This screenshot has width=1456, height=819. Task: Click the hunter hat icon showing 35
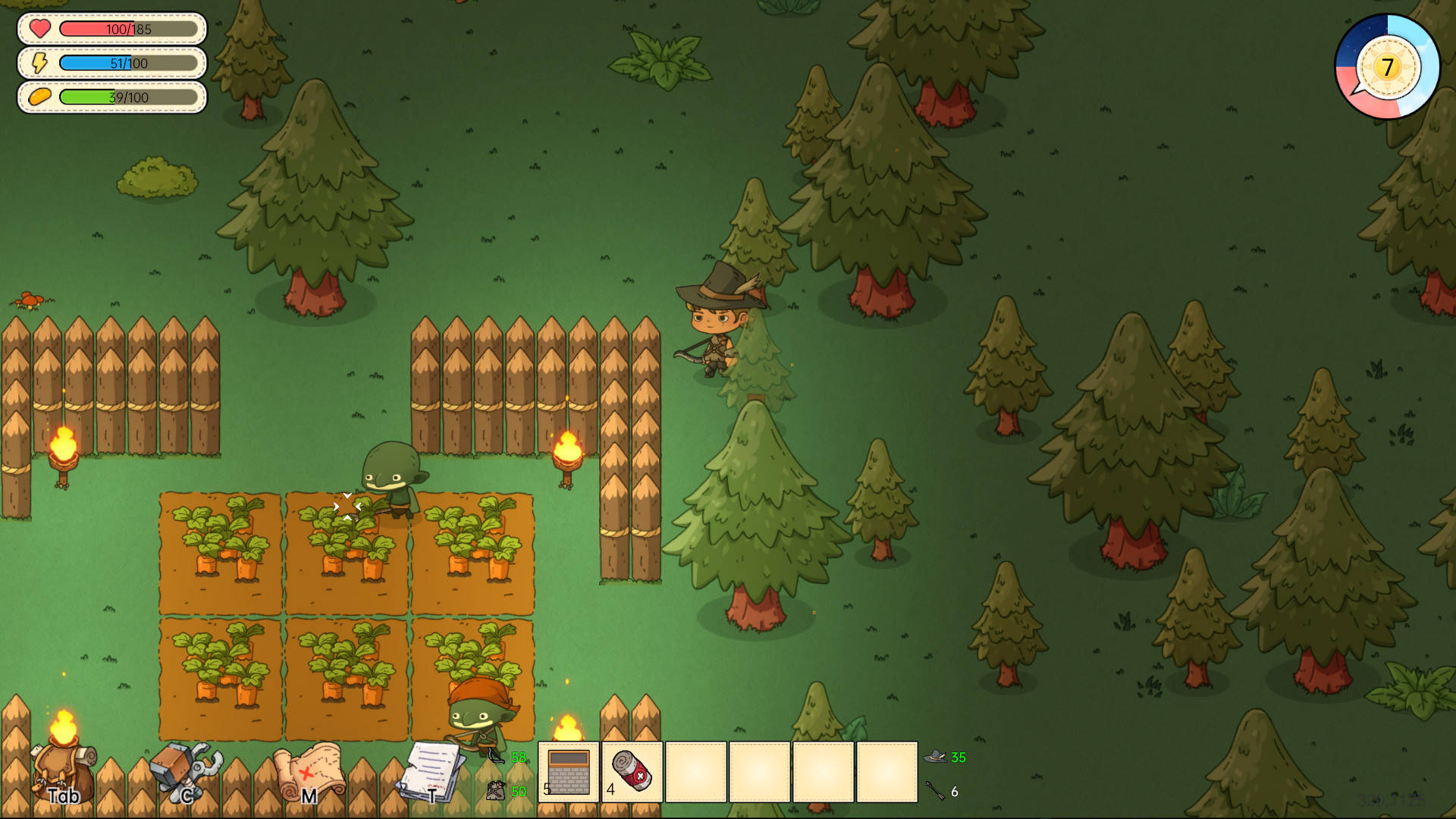[x=934, y=756]
